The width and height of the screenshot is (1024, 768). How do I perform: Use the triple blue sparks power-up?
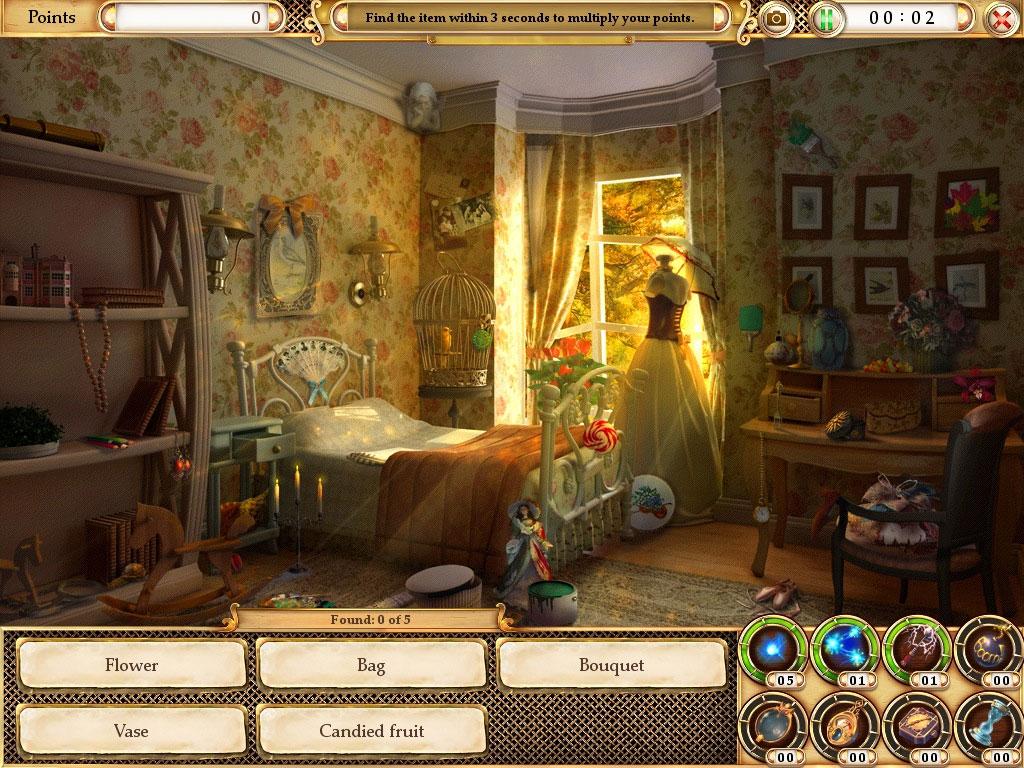[843, 647]
